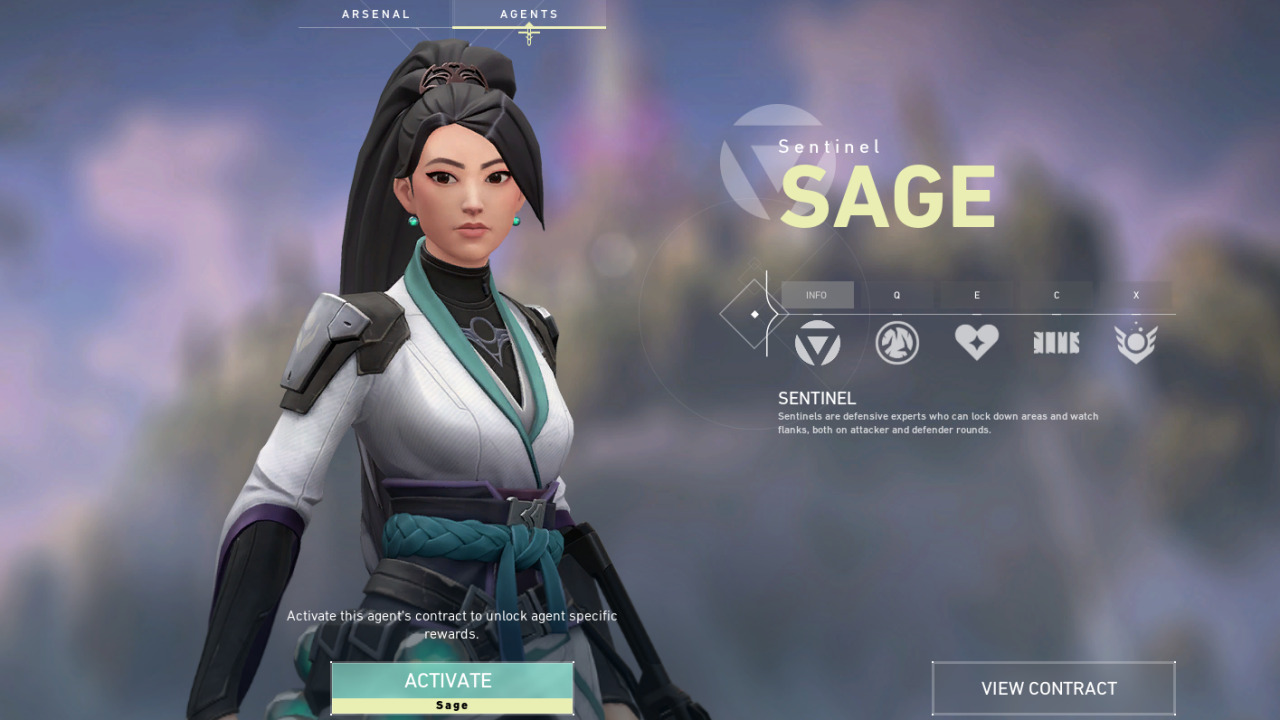The image size is (1280, 720).
Task: Select the AGENTS tab
Action: [x=529, y=13]
